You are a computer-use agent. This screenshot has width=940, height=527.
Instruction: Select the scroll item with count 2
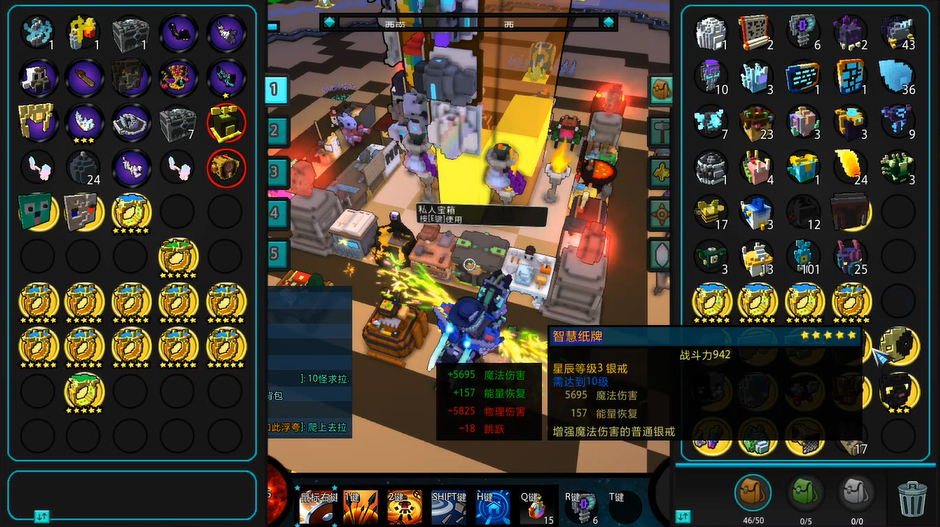point(758,33)
